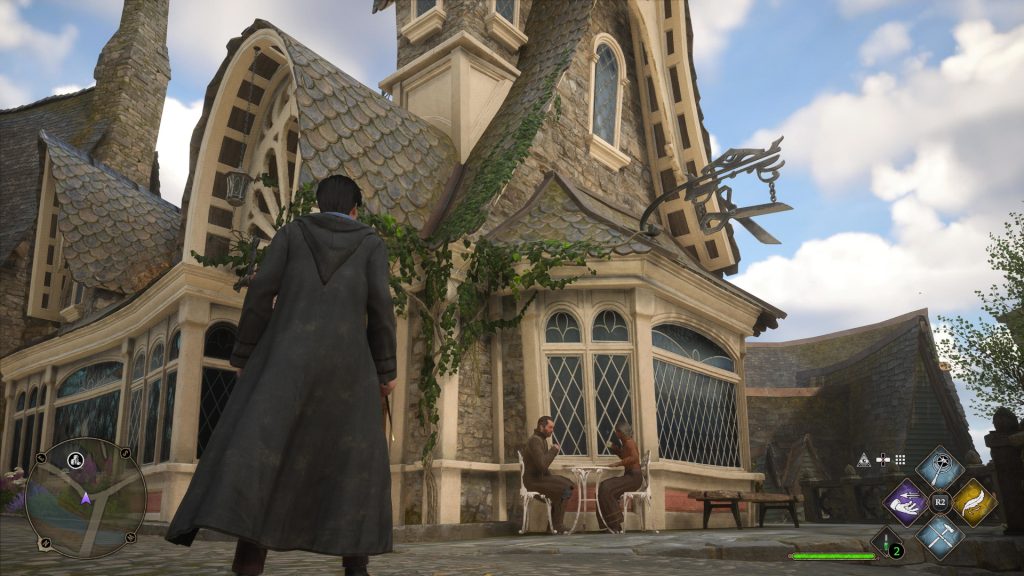Use the green healing potion
The width and height of the screenshot is (1024, 576).
click(x=887, y=545)
